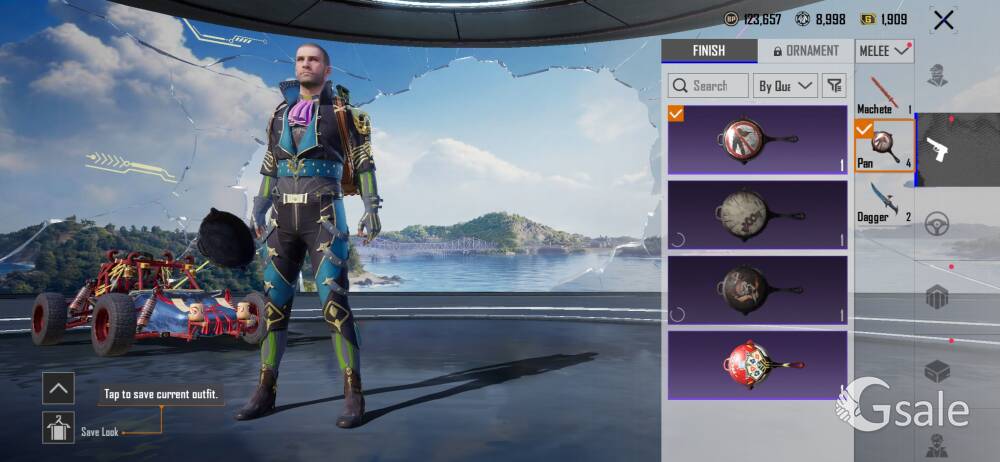Screen dimensions: 1000x462
Task: Close the inventory with the X button
Action: click(942, 19)
